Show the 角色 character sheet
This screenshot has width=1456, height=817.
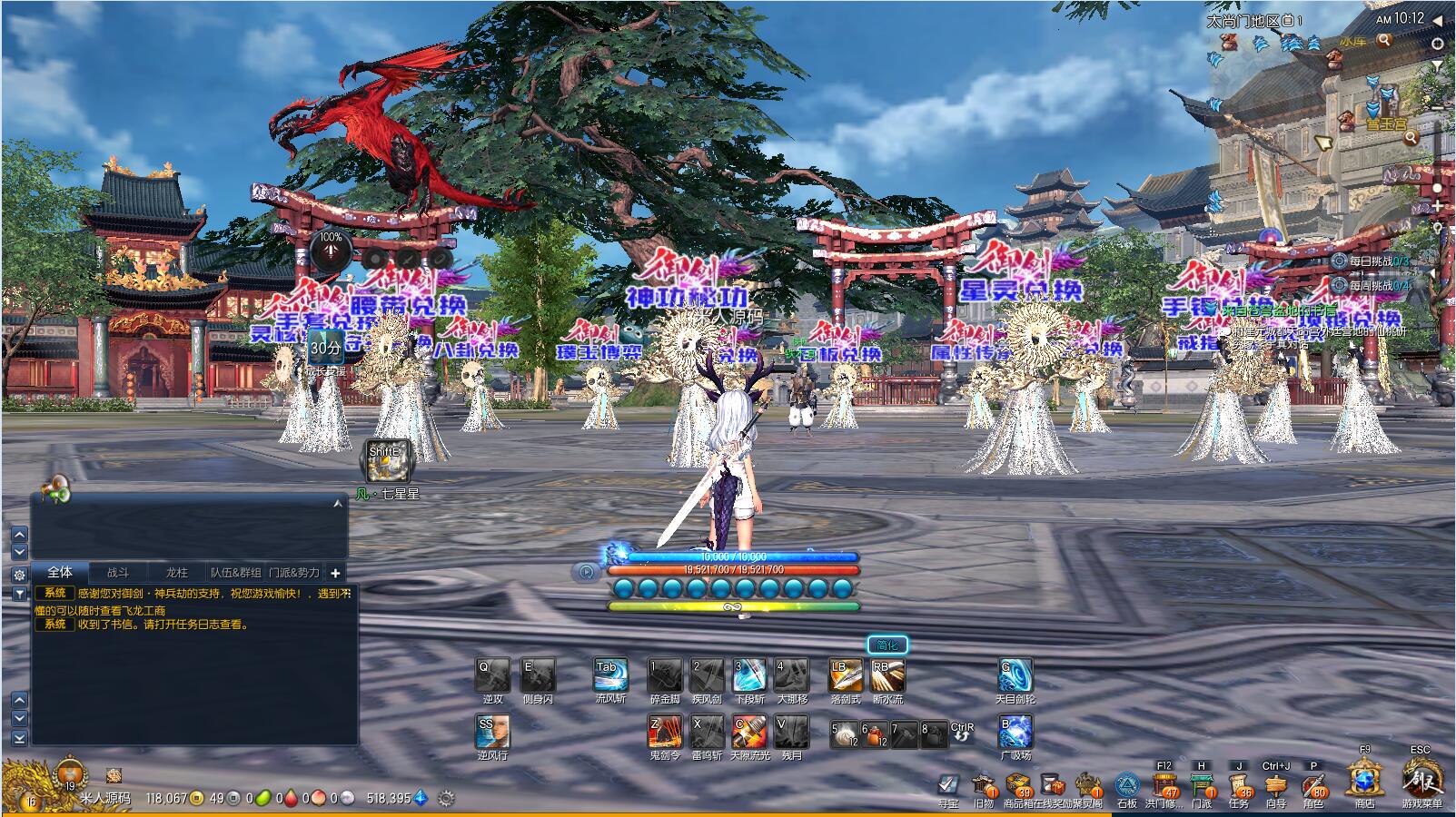point(1312,784)
